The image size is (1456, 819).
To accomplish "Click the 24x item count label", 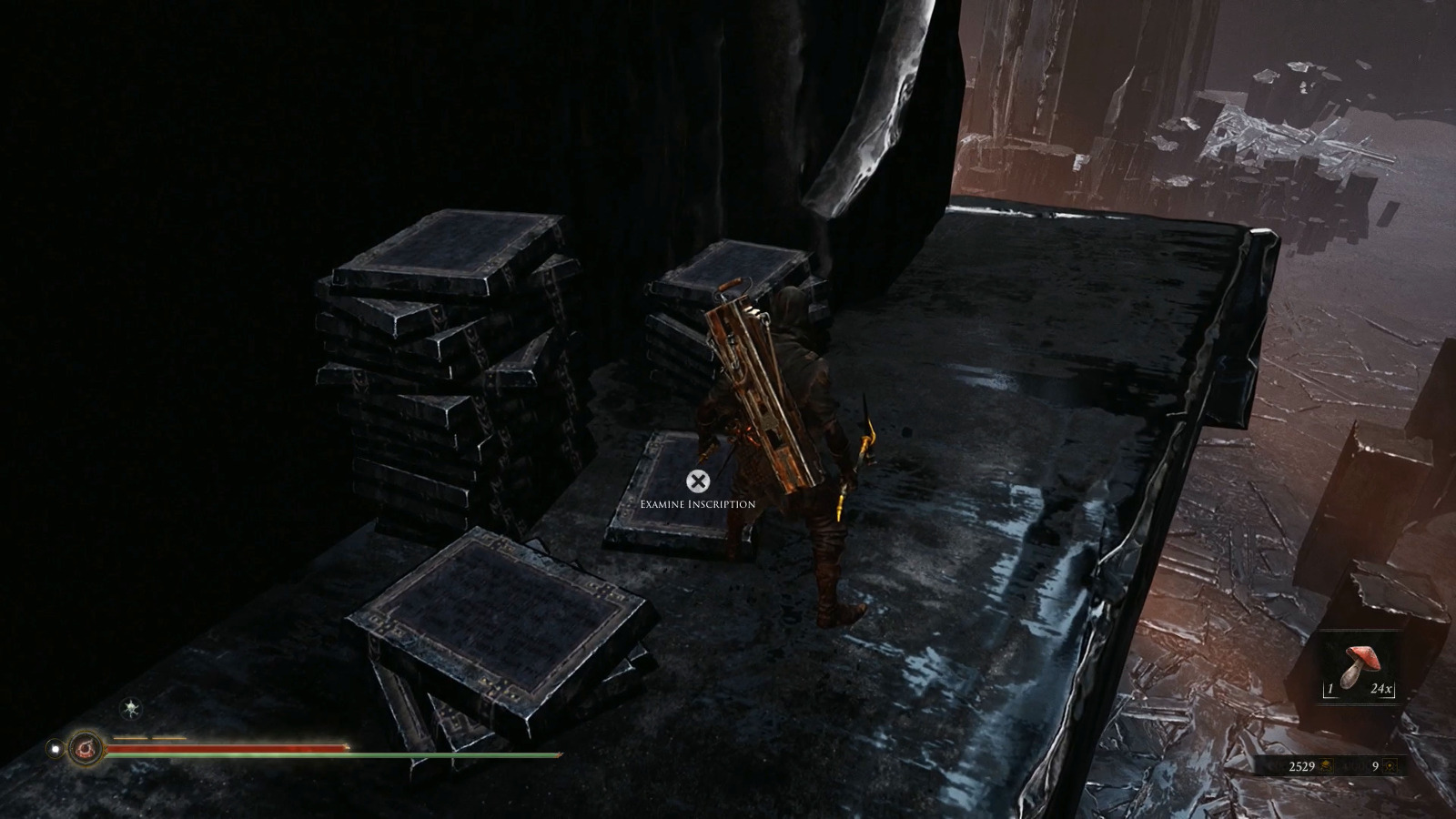I will click(1381, 689).
